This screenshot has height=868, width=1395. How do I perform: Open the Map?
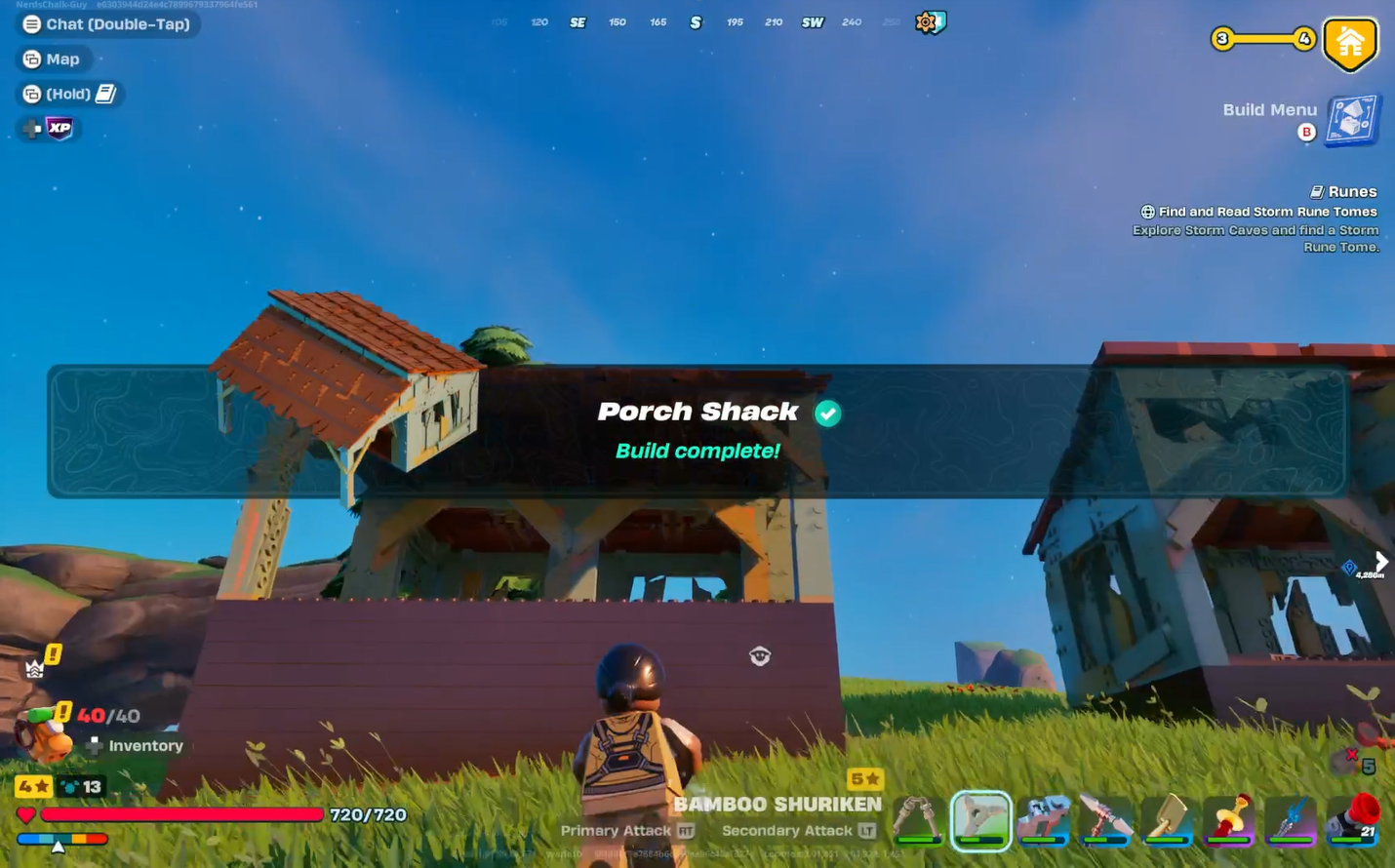pos(54,59)
